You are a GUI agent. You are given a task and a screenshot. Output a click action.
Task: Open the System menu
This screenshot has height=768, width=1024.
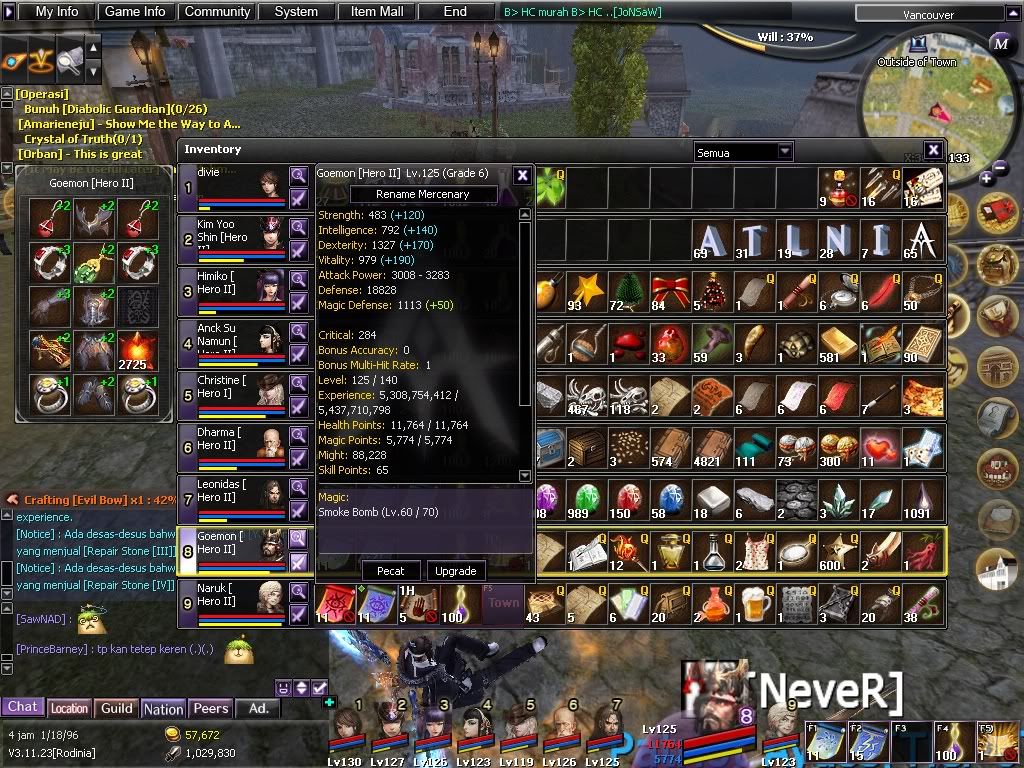[296, 12]
